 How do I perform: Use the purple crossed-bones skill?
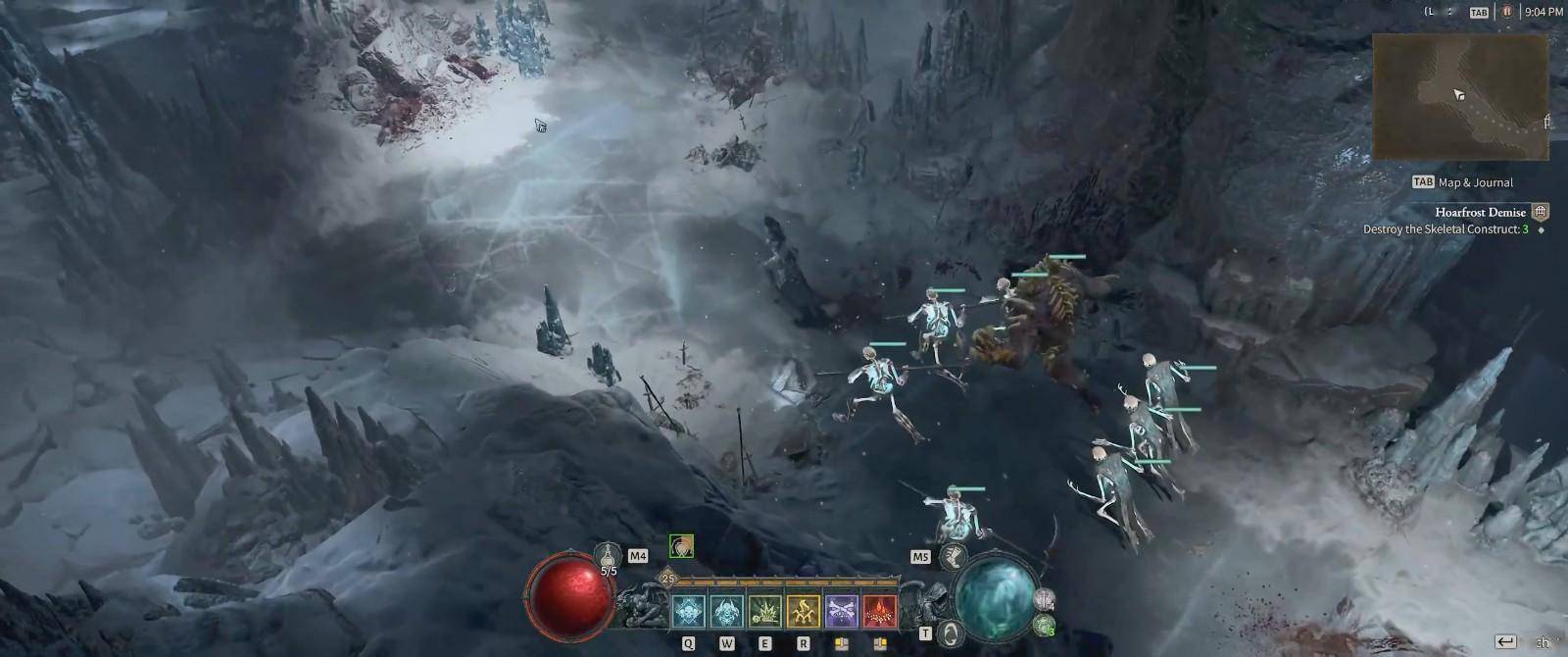coord(841,611)
